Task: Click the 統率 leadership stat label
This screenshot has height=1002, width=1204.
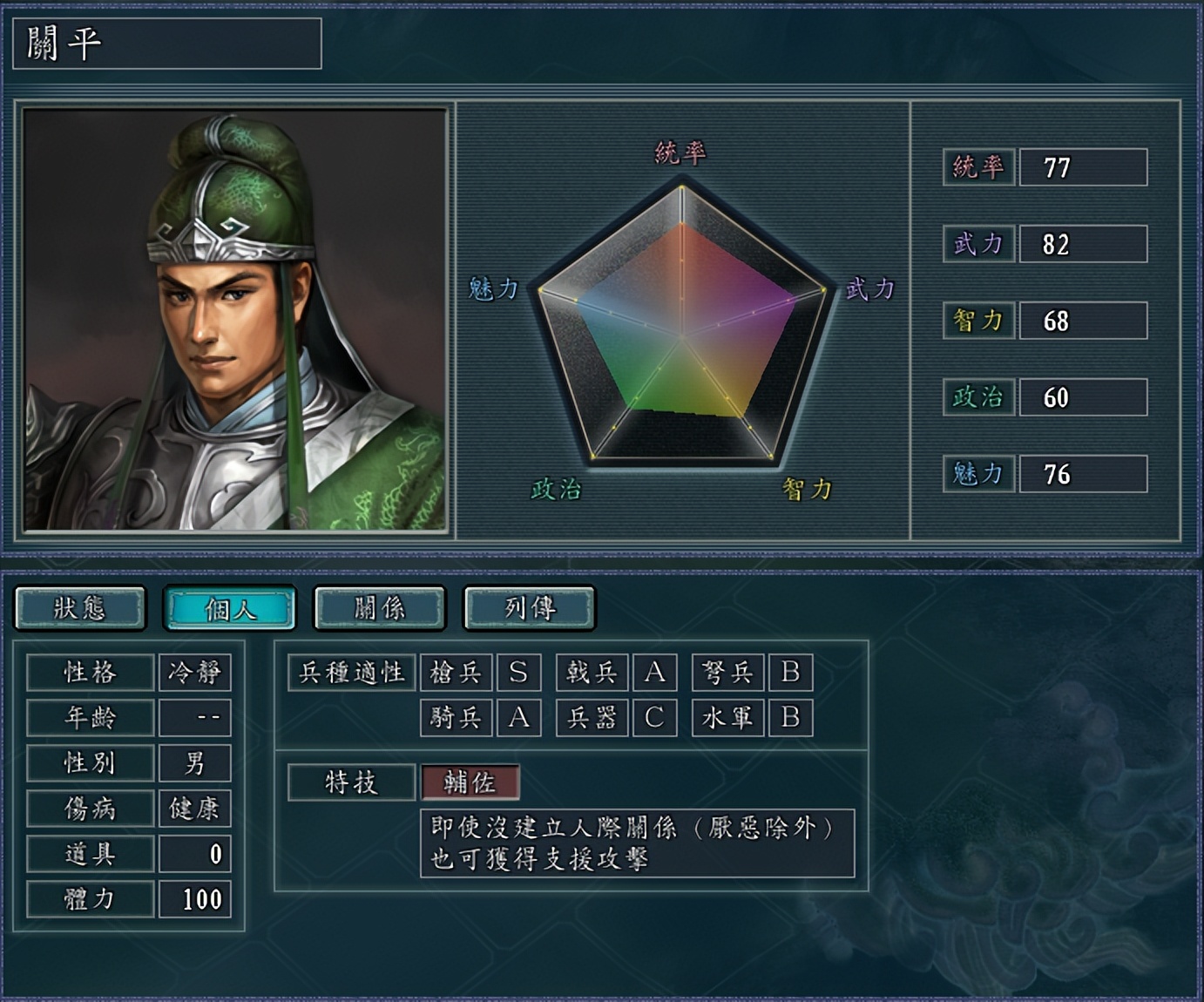Action: (977, 167)
